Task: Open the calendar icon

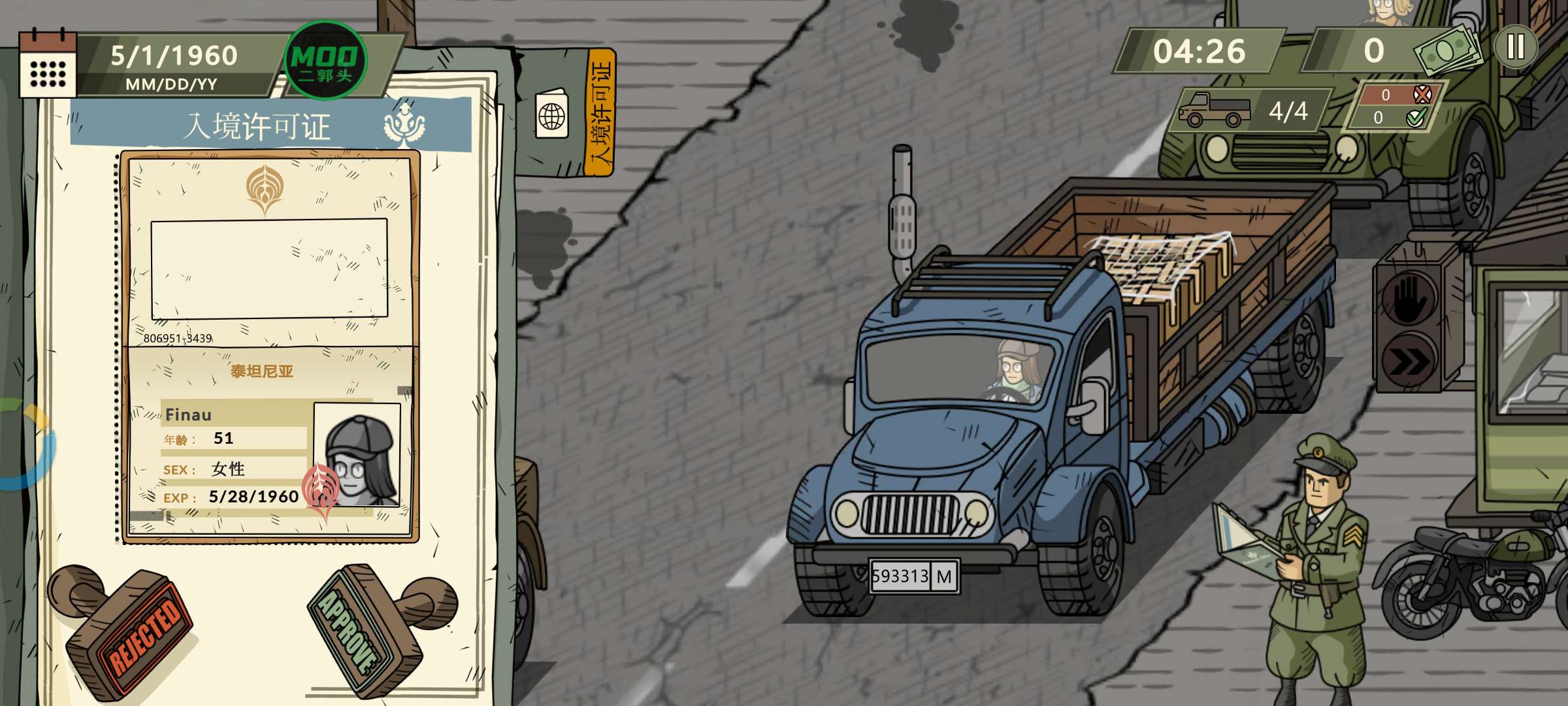Action: [47, 65]
